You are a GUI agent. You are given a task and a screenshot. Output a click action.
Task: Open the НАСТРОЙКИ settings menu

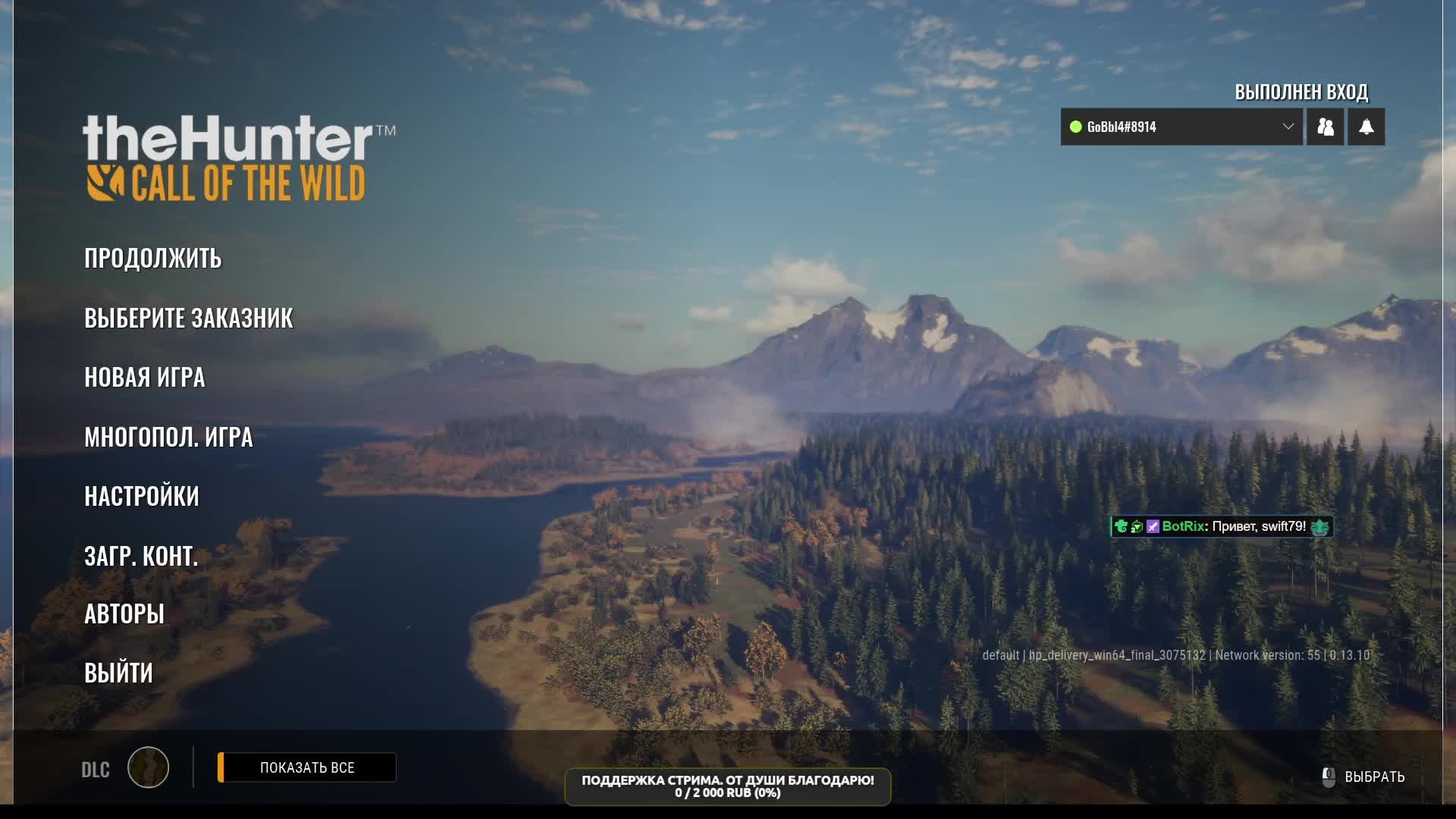click(x=141, y=497)
